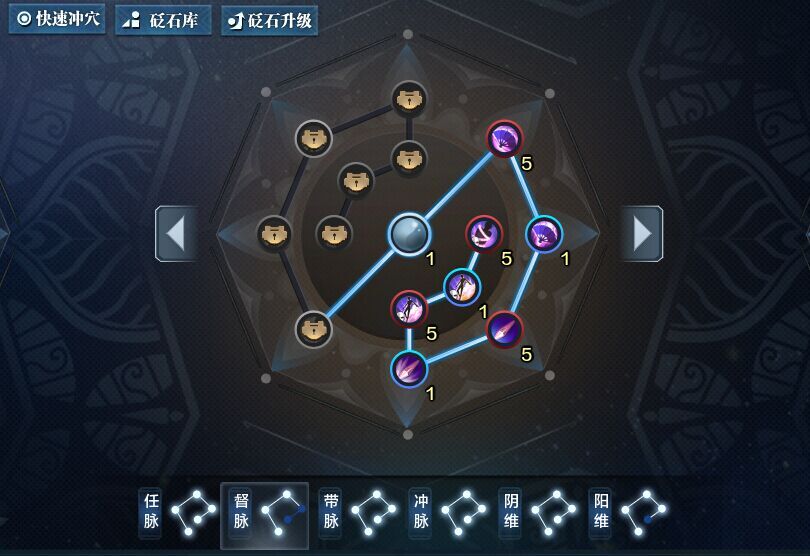
Task: Select the central blue orb acupoint node
Action: [x=409, y=234]
